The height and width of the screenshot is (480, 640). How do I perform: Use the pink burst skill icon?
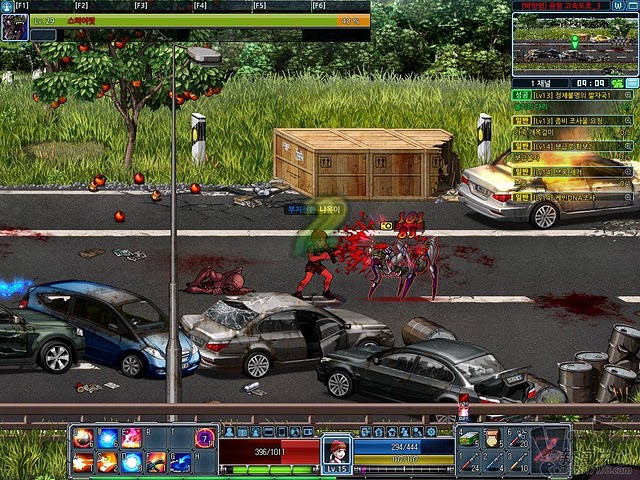[x=131, y=438]
